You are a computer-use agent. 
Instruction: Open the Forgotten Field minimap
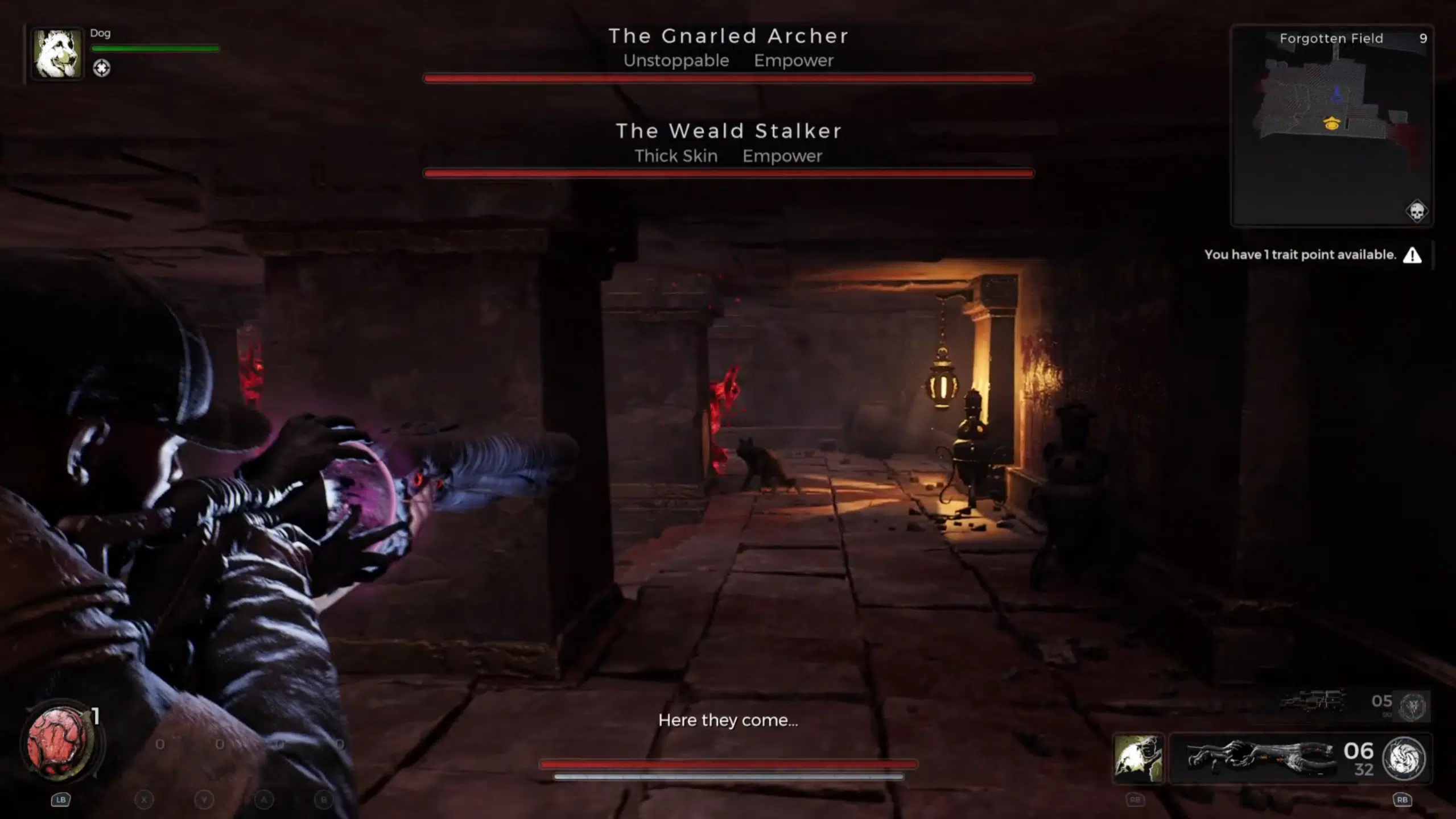[x=1331, y=125]
